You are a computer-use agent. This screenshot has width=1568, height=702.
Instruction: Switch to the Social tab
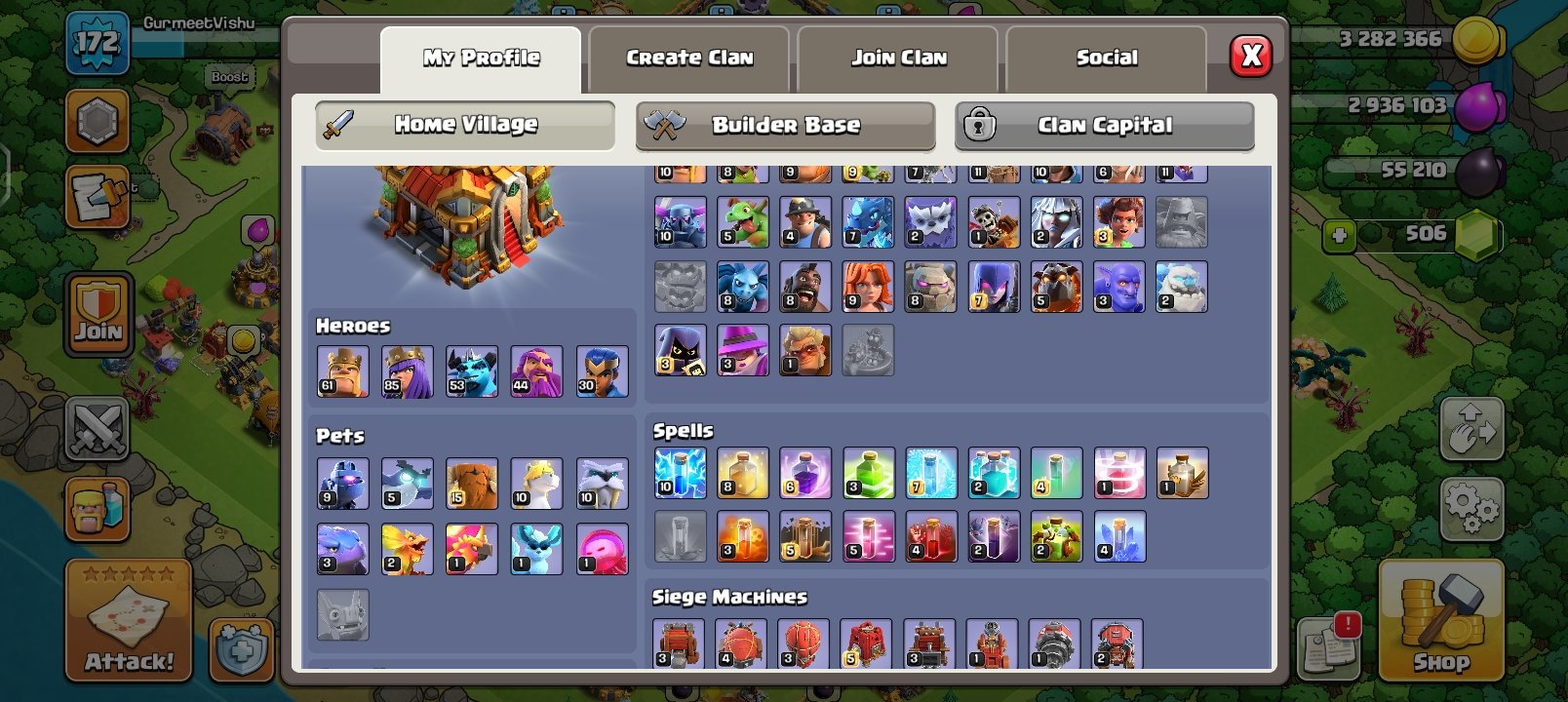[x=1107, y=58]
